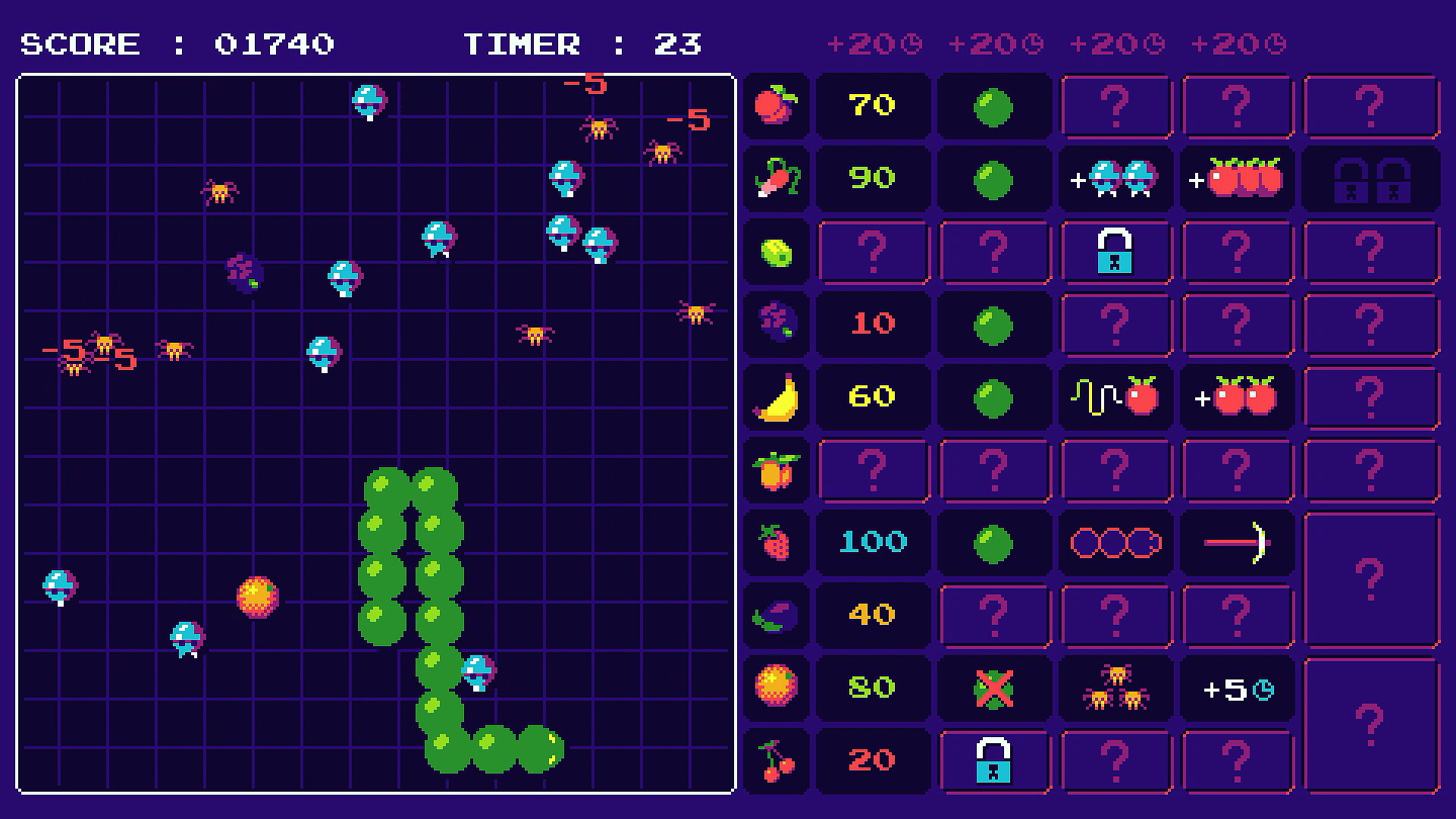The image size is (1456, 819).
Task: Open the hidden upgrade beside the 10-point grape
Action: 1116,324
